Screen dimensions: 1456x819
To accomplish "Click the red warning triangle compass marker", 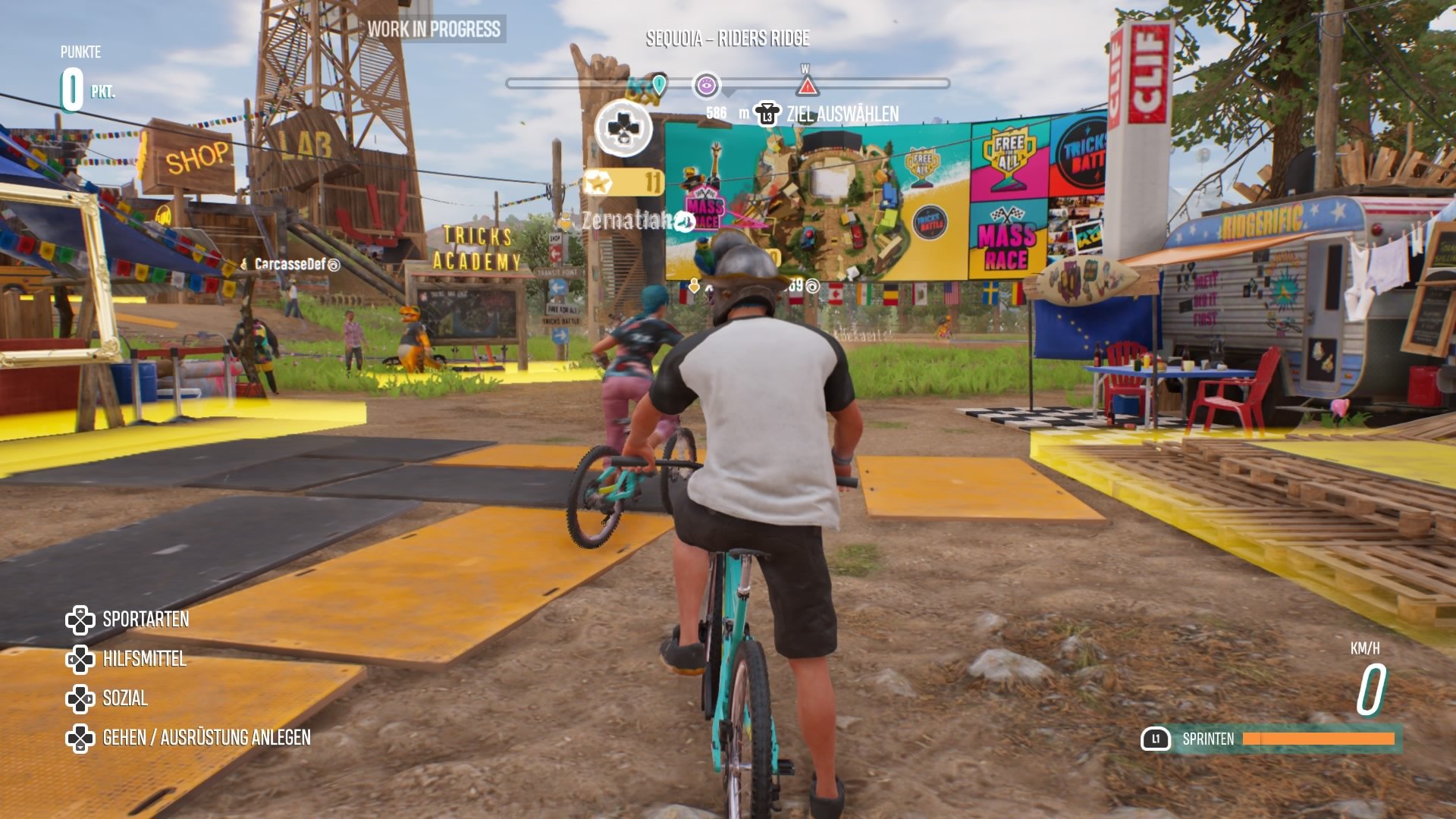I will pos(807,86).
